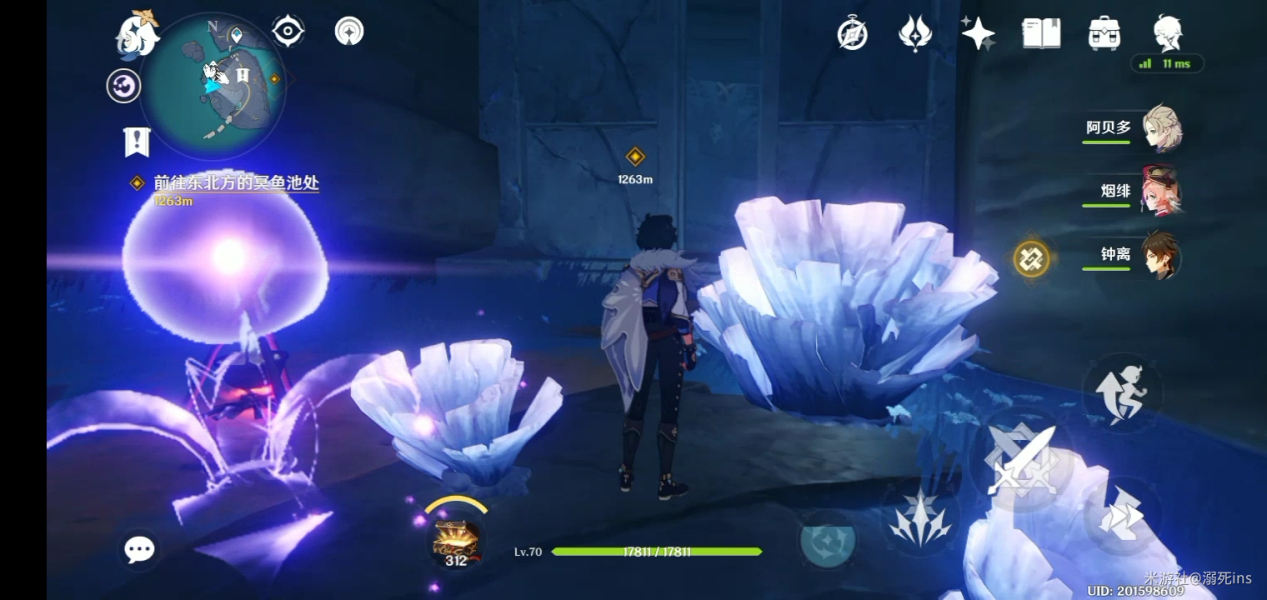This screenshot has width=1267, height=600.
Task: Open the quest list exclamation icon
Action: 136,142
